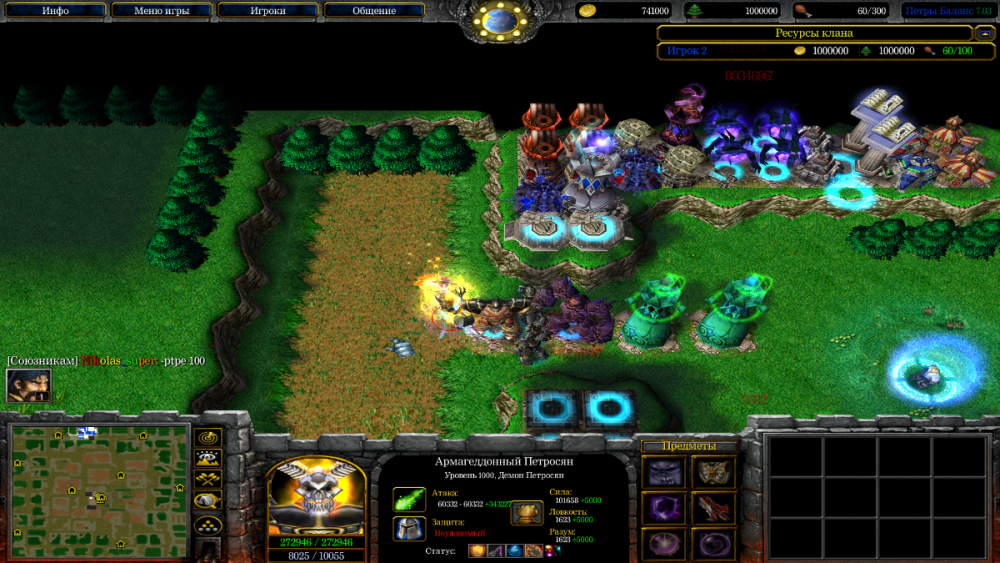Open the Игроки menu

click(x=268, y=11)
